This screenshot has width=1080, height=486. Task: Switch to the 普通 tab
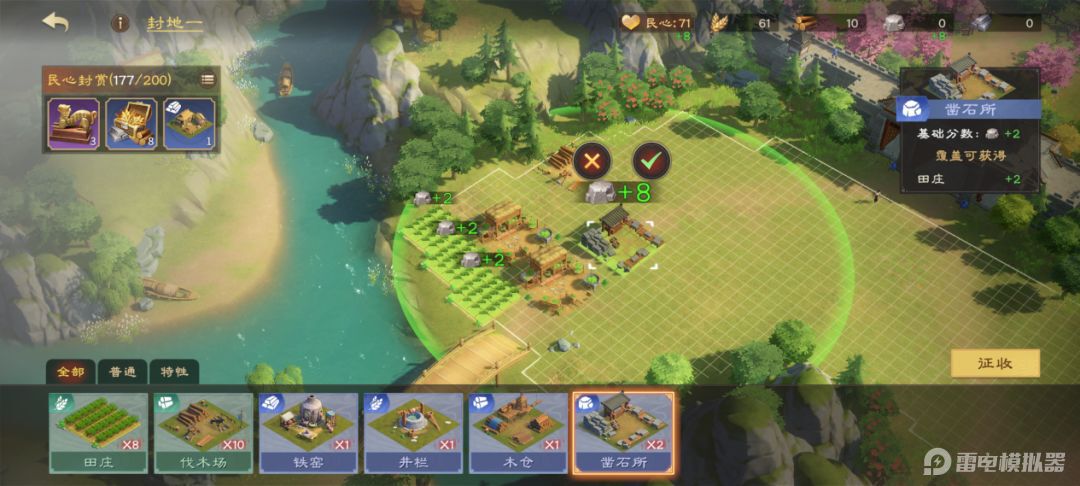click(123, 372)
